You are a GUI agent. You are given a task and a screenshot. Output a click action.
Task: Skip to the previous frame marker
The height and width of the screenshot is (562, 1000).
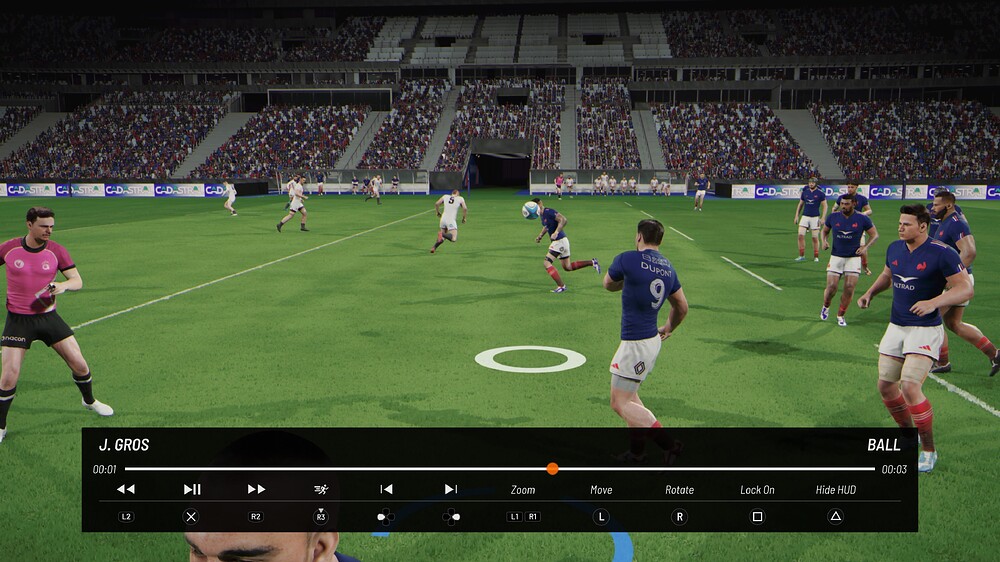coord(386,489)
